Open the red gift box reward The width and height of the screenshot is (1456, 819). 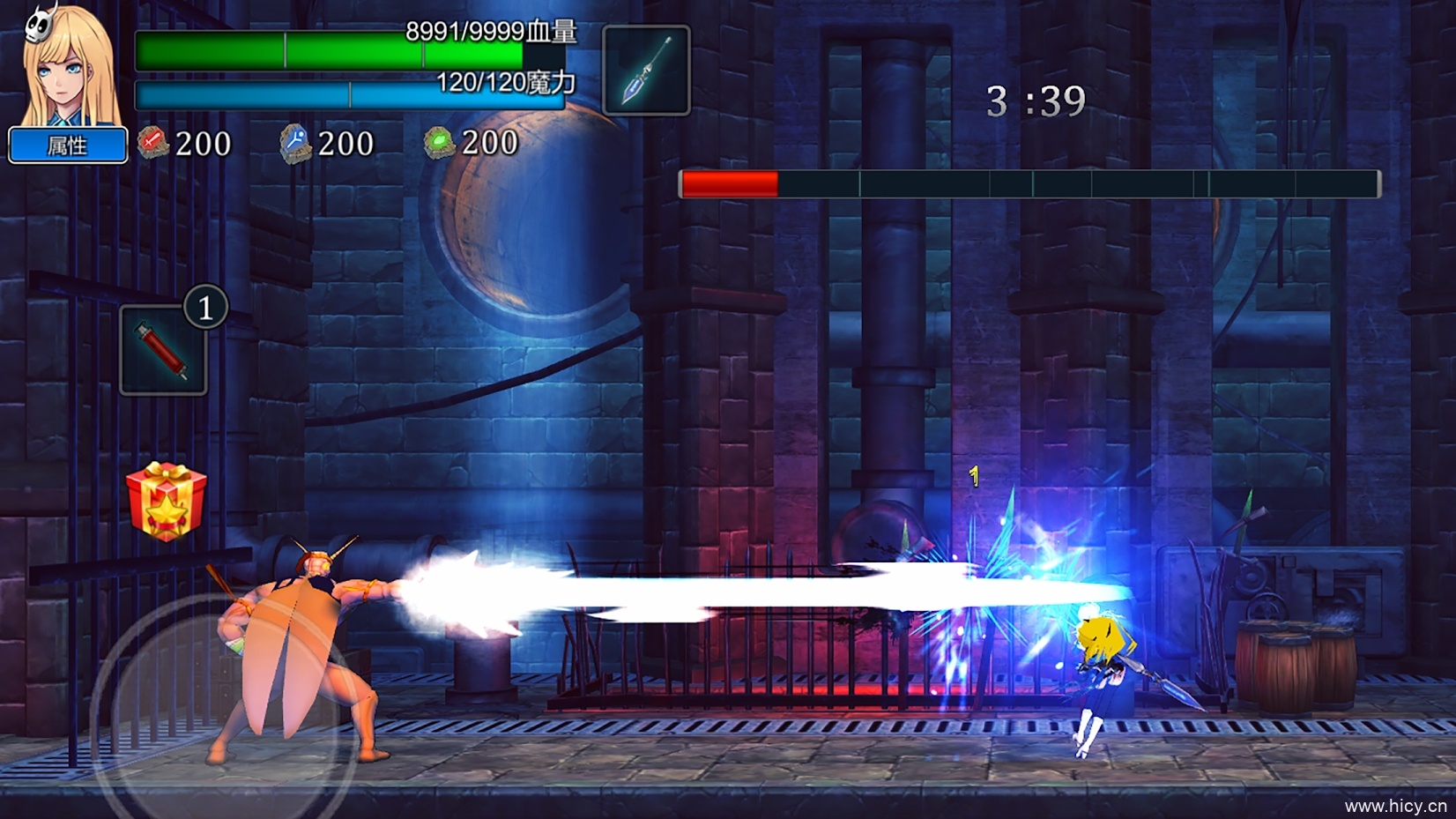click(166, 501)
